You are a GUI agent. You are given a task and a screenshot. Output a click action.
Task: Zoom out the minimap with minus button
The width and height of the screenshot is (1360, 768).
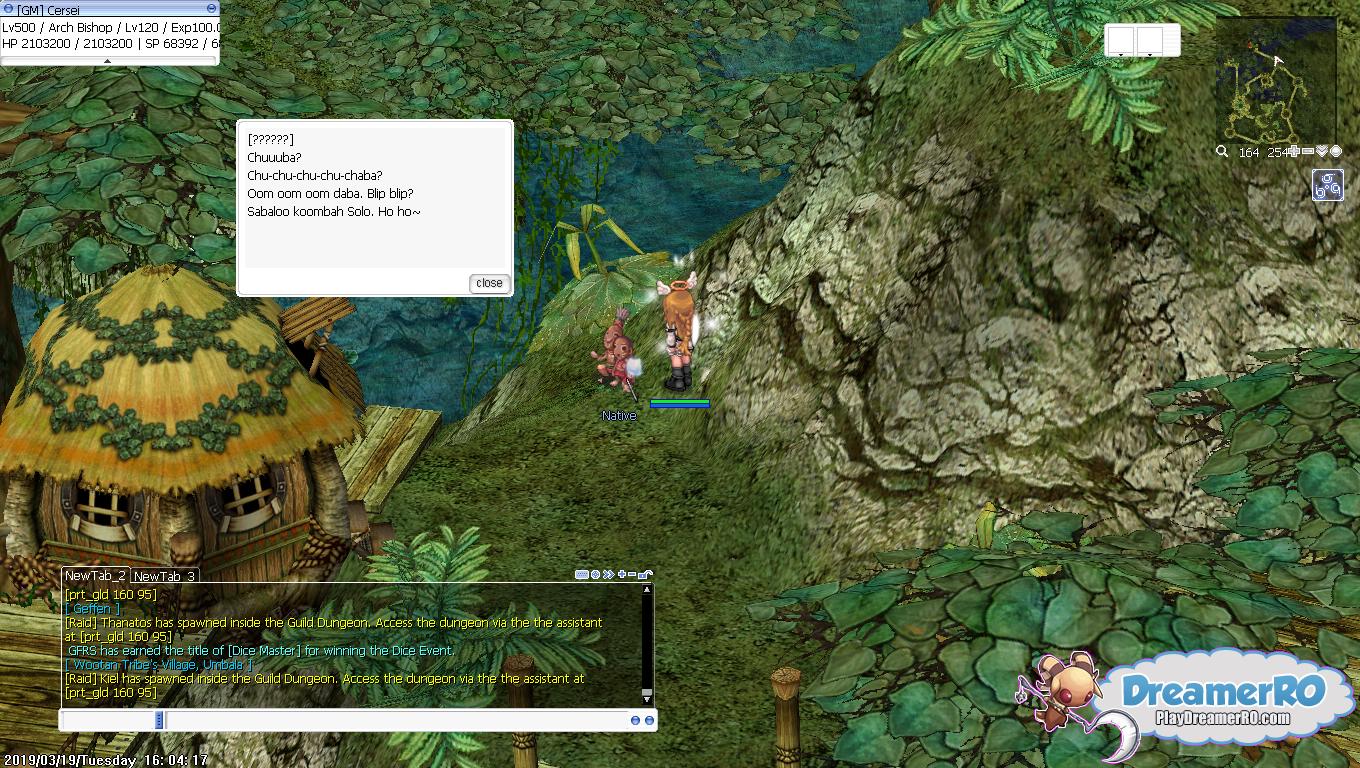tap(1308, 152)
